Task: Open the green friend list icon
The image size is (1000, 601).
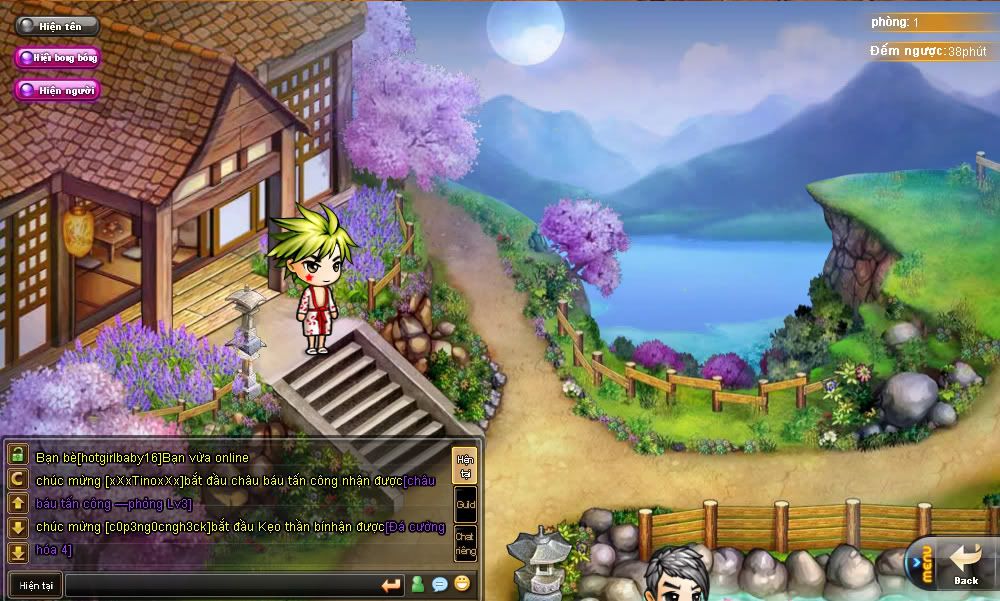Action: [418, 584]
